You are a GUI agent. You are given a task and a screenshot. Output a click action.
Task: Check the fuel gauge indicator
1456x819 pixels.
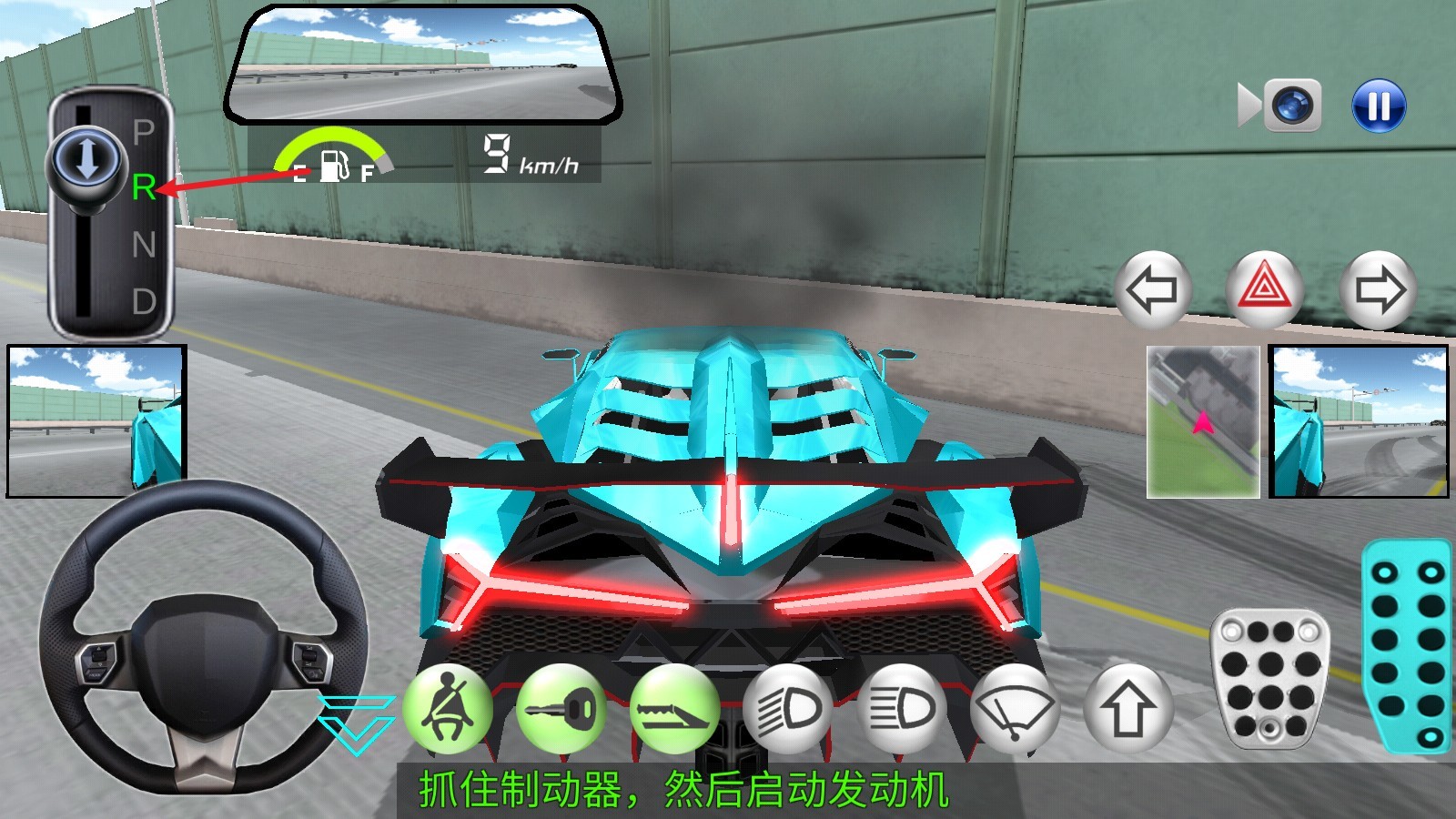(x=335, y=157)
